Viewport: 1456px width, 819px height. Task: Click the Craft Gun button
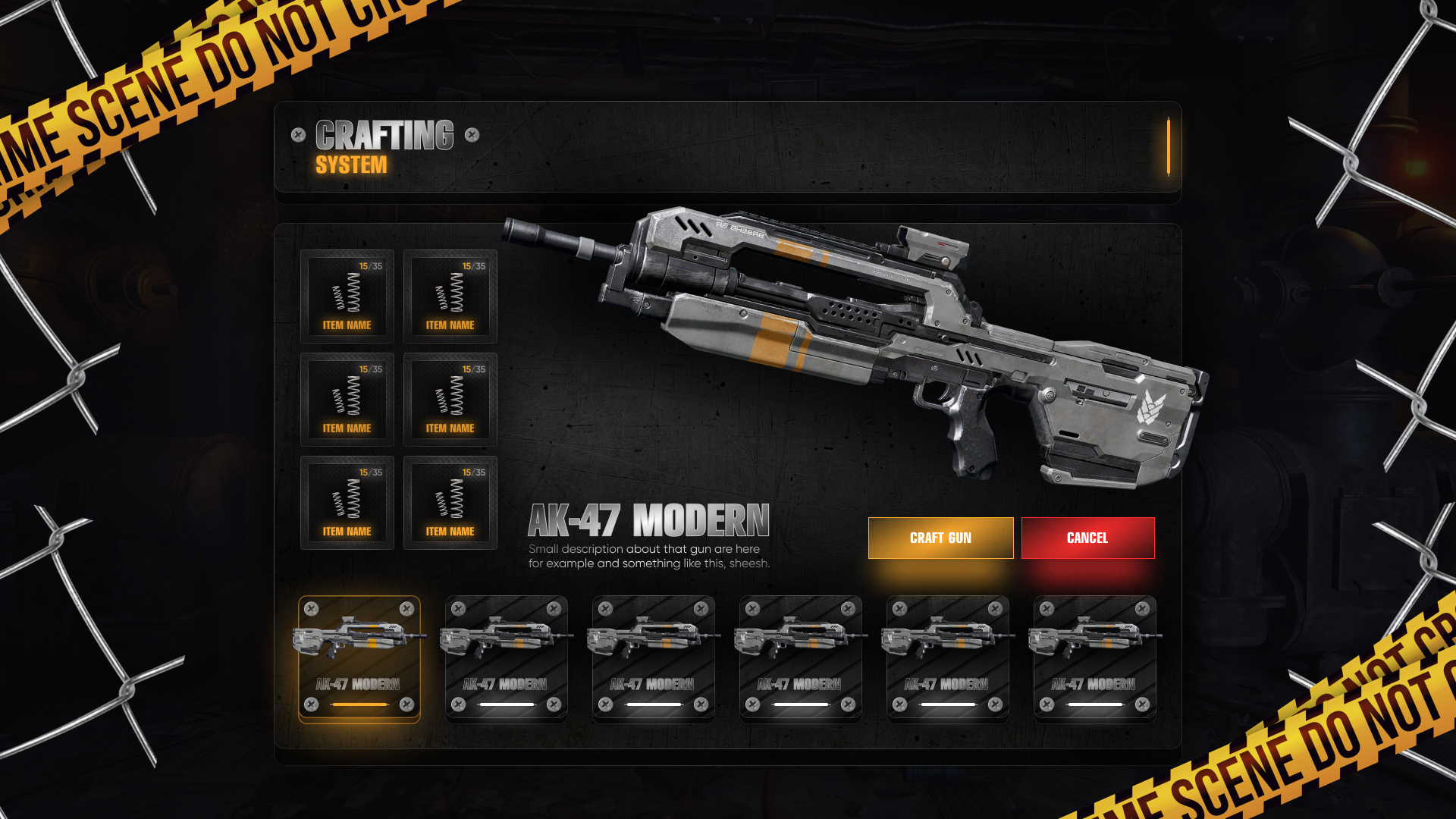pyautogui.click(x=940, y=538)
